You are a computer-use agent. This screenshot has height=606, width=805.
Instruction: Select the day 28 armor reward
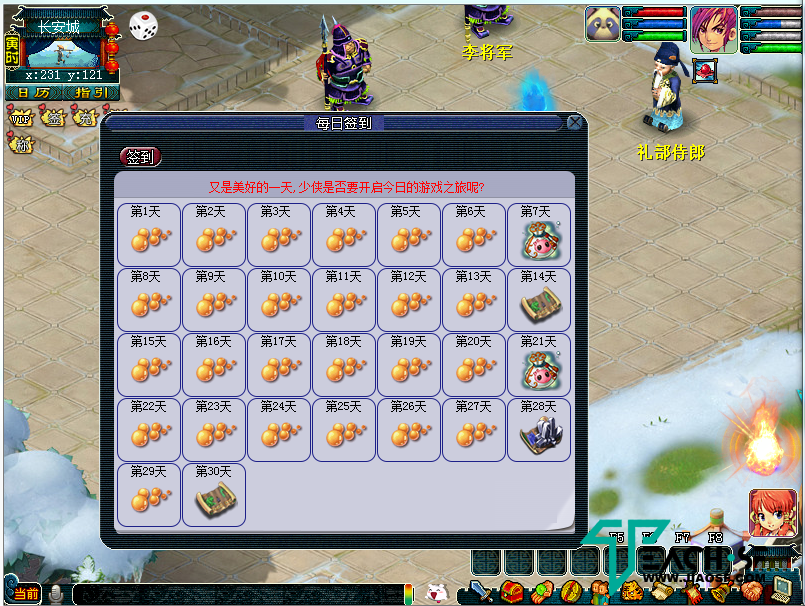pos(539,430)
